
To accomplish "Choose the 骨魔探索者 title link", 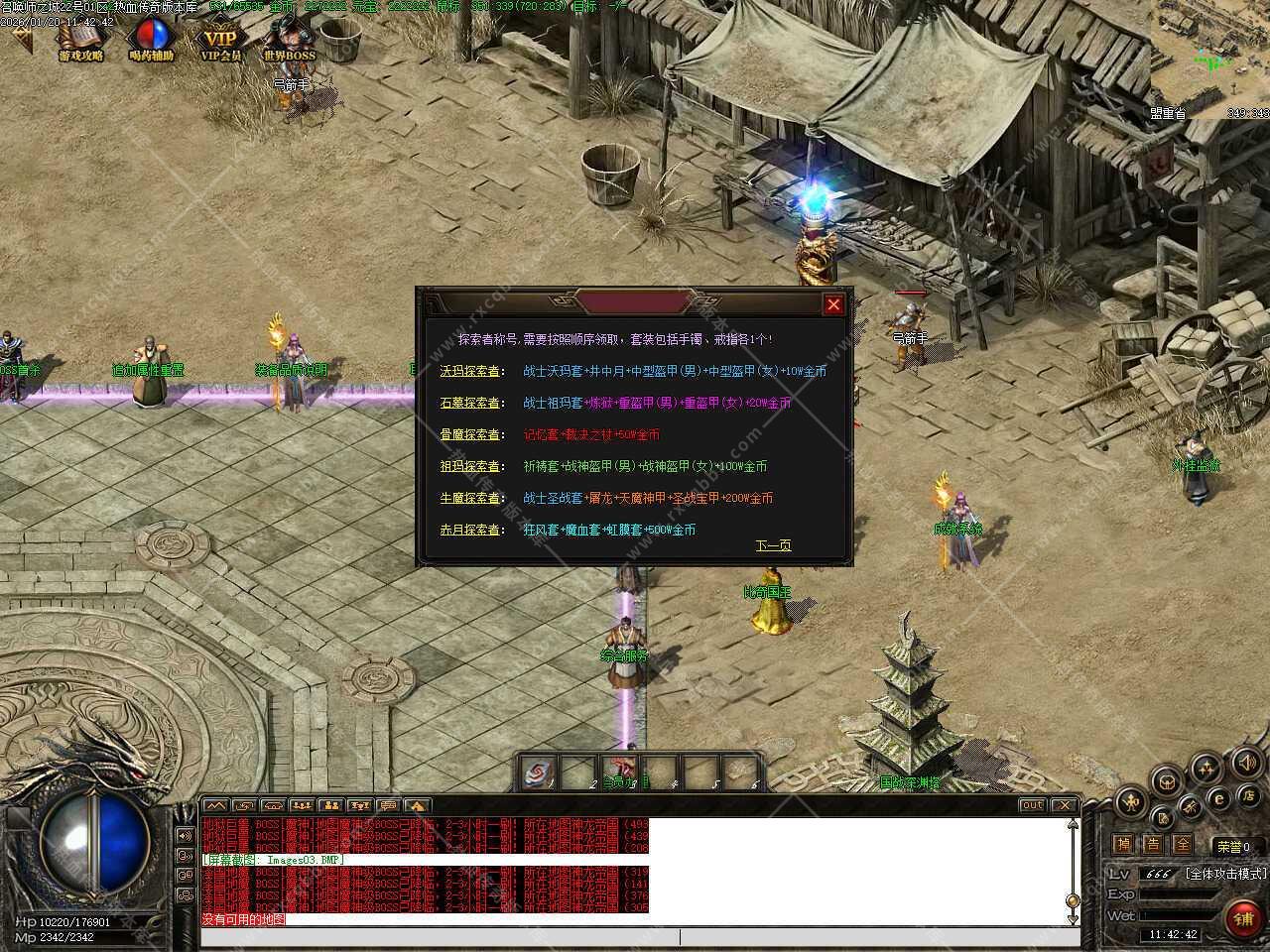I will point(470,434).
